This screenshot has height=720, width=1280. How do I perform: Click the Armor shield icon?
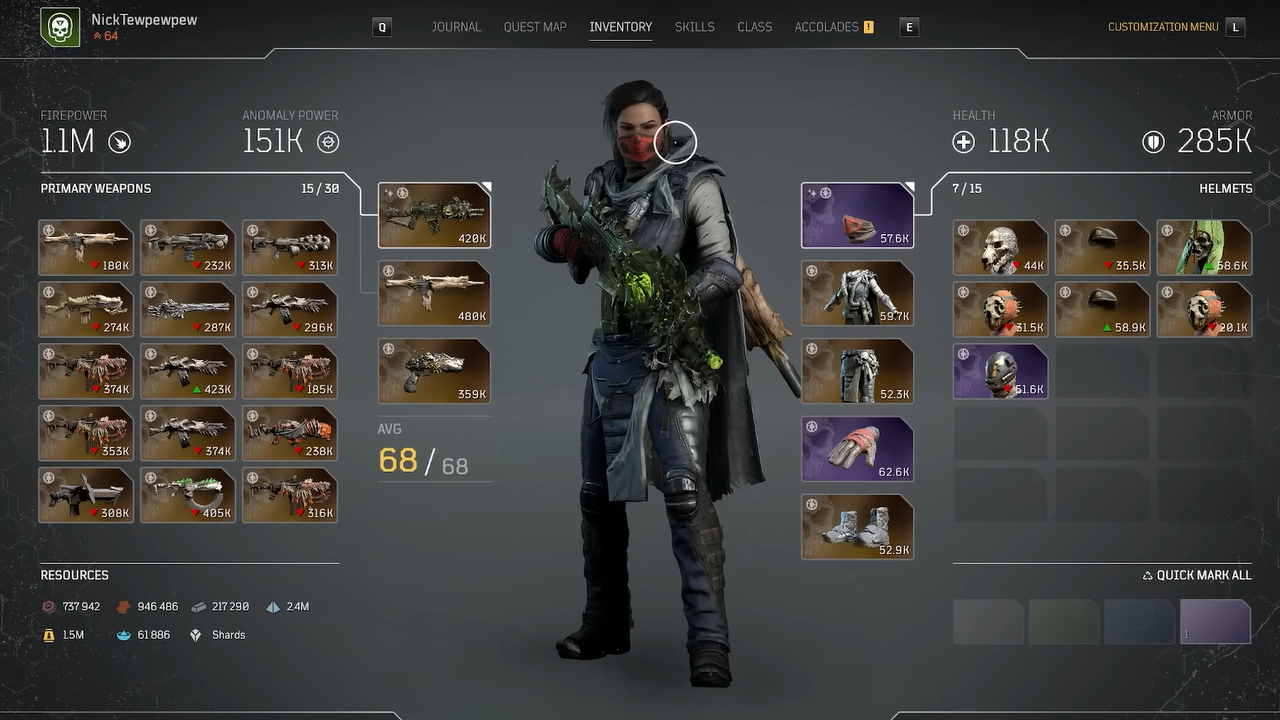point(1154,142)
